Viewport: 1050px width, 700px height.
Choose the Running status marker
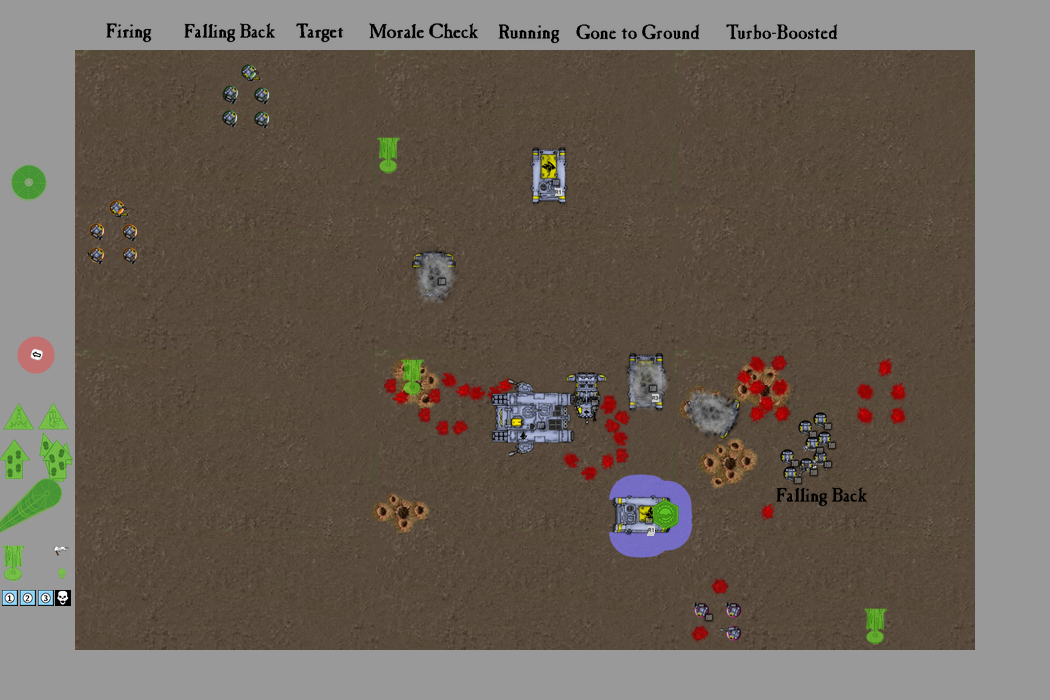[x=528, y=32]
